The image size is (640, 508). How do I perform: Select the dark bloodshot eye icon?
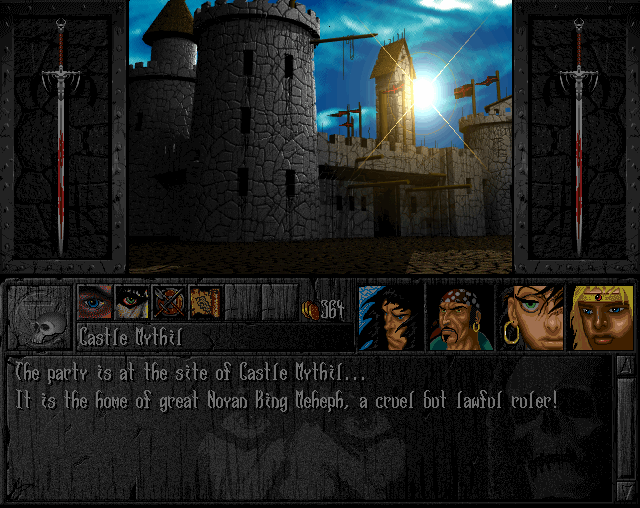coord(132,302)
